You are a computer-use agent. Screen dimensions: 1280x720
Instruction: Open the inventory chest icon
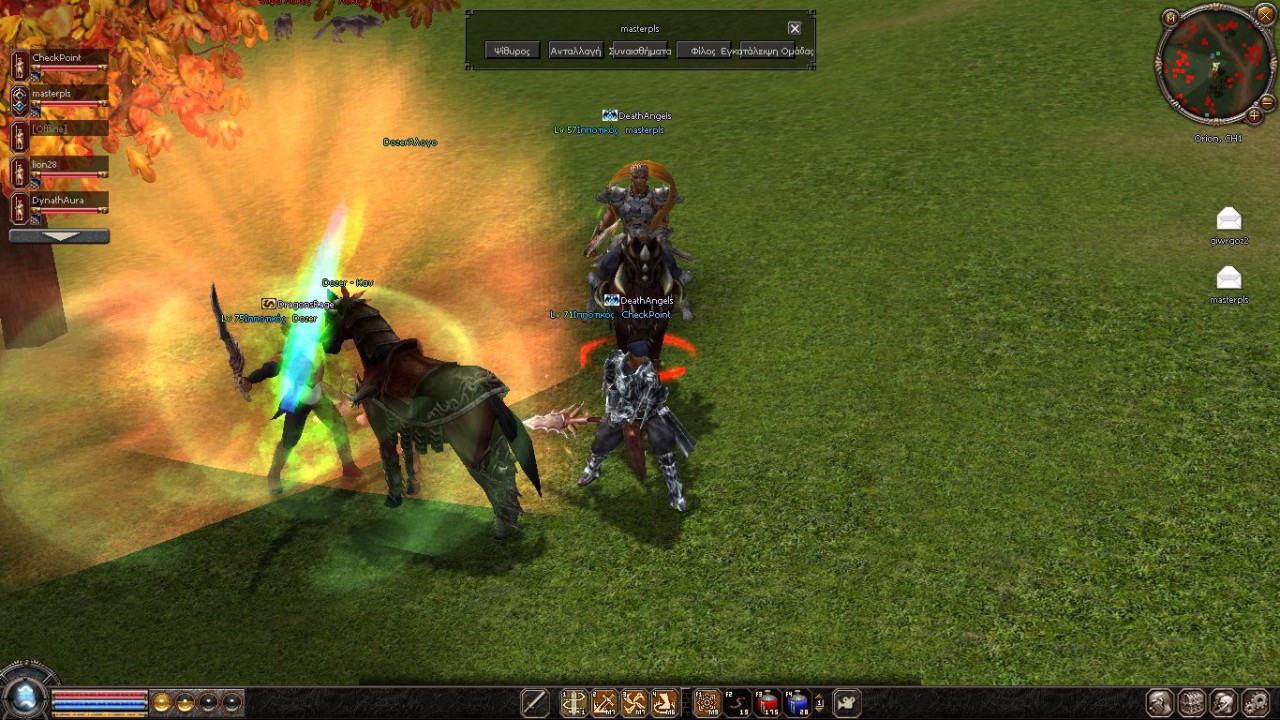pos(1192,703)
